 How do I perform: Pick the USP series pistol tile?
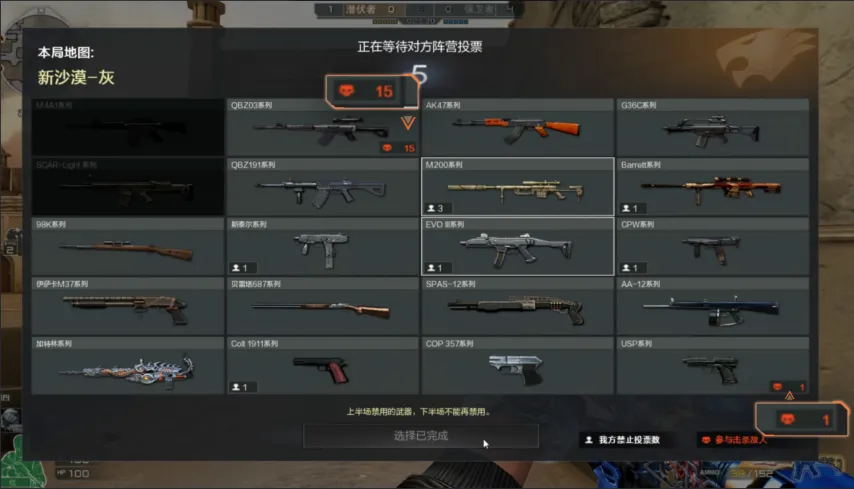[x=712, y=365]
